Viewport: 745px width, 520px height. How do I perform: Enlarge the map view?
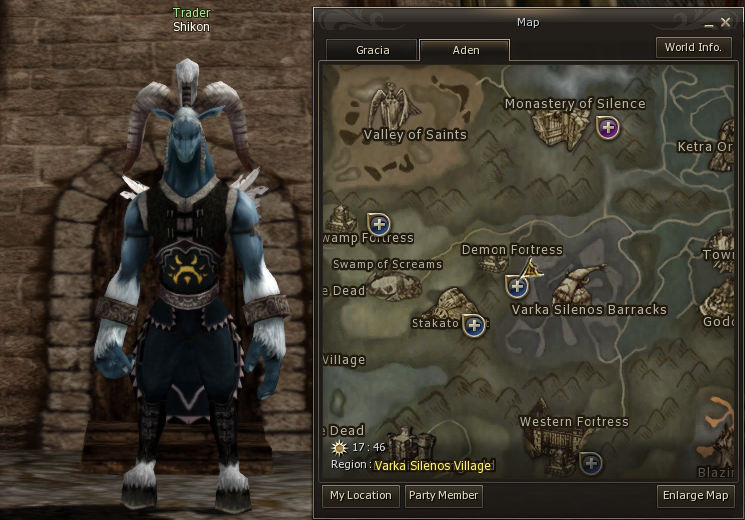point(696,496)
